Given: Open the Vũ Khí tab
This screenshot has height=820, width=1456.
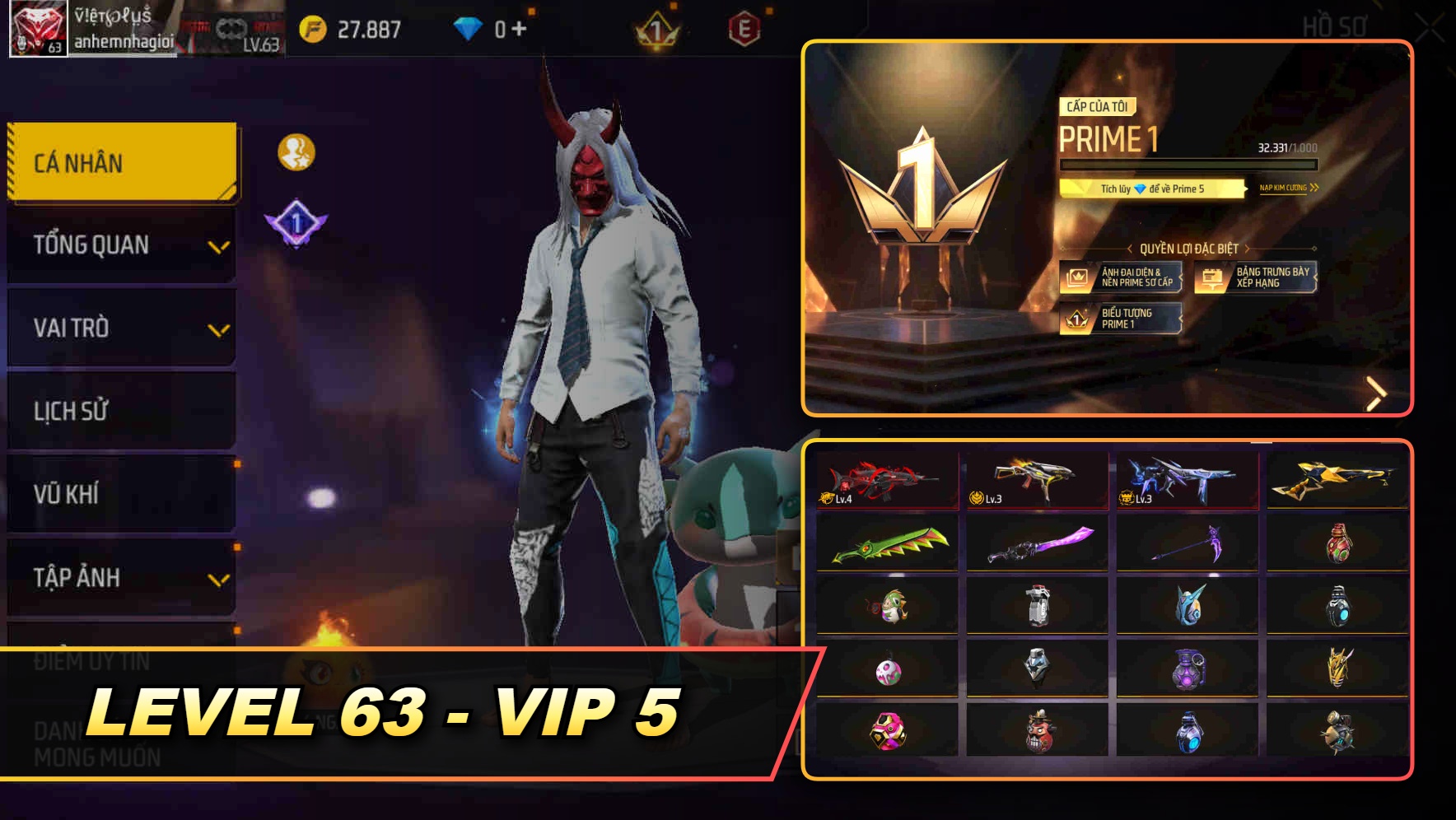Looking at the screenshot, I should point(119,494).
